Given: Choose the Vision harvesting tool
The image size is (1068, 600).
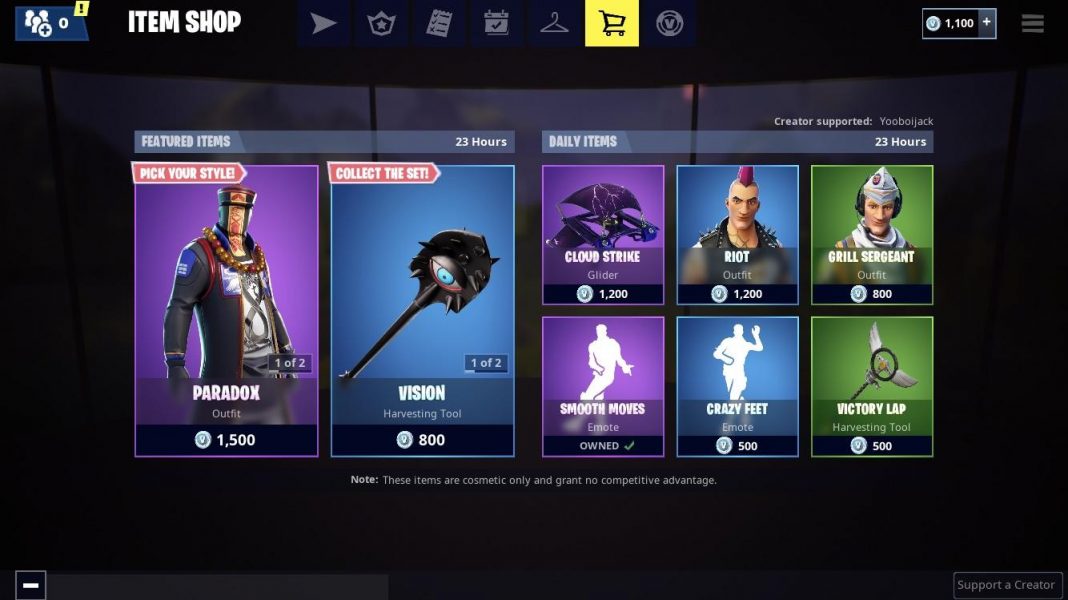Looking at the screenshot, I should [422, 310].
